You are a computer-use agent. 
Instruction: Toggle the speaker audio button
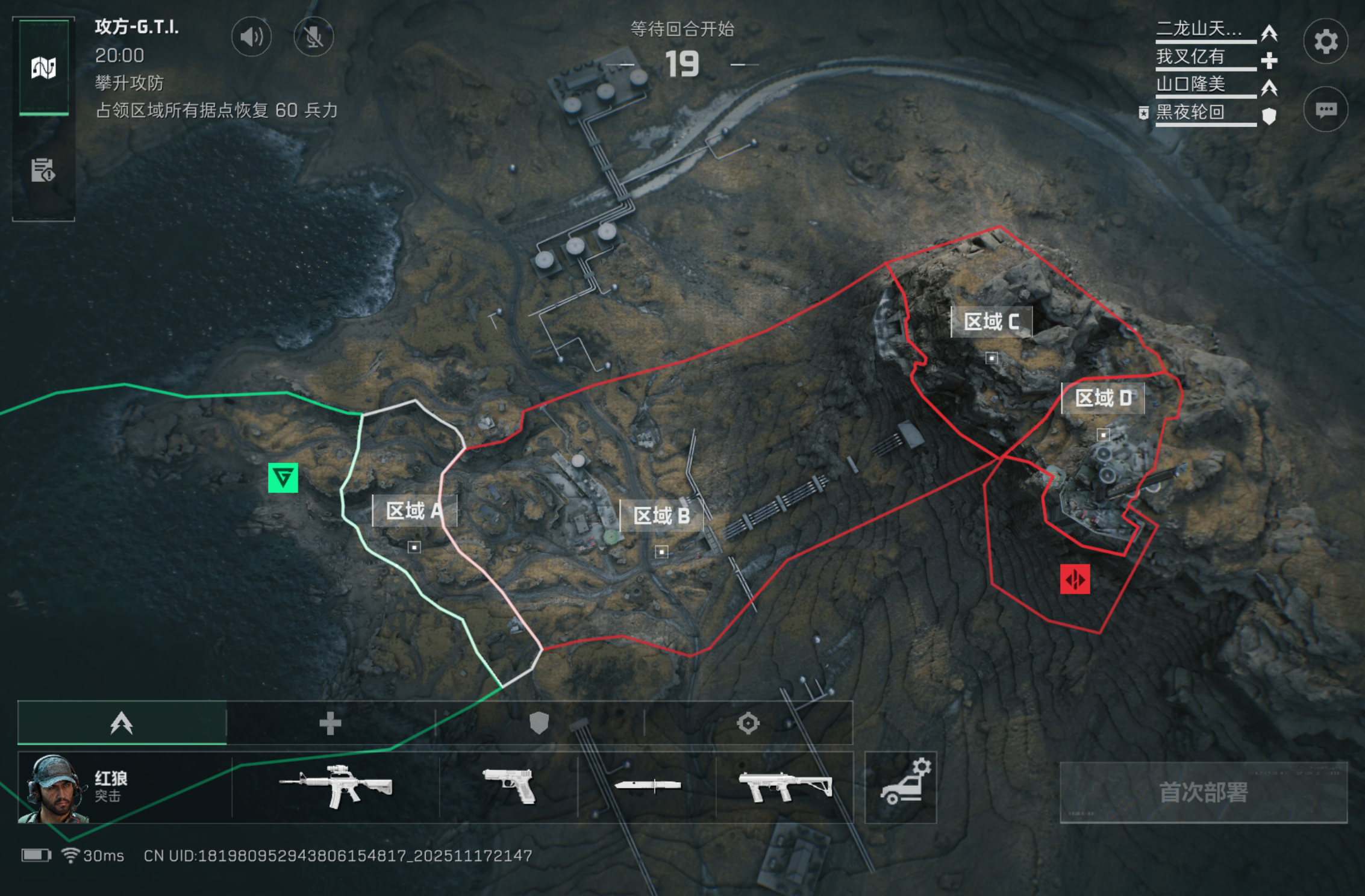(x=251, y=37)
